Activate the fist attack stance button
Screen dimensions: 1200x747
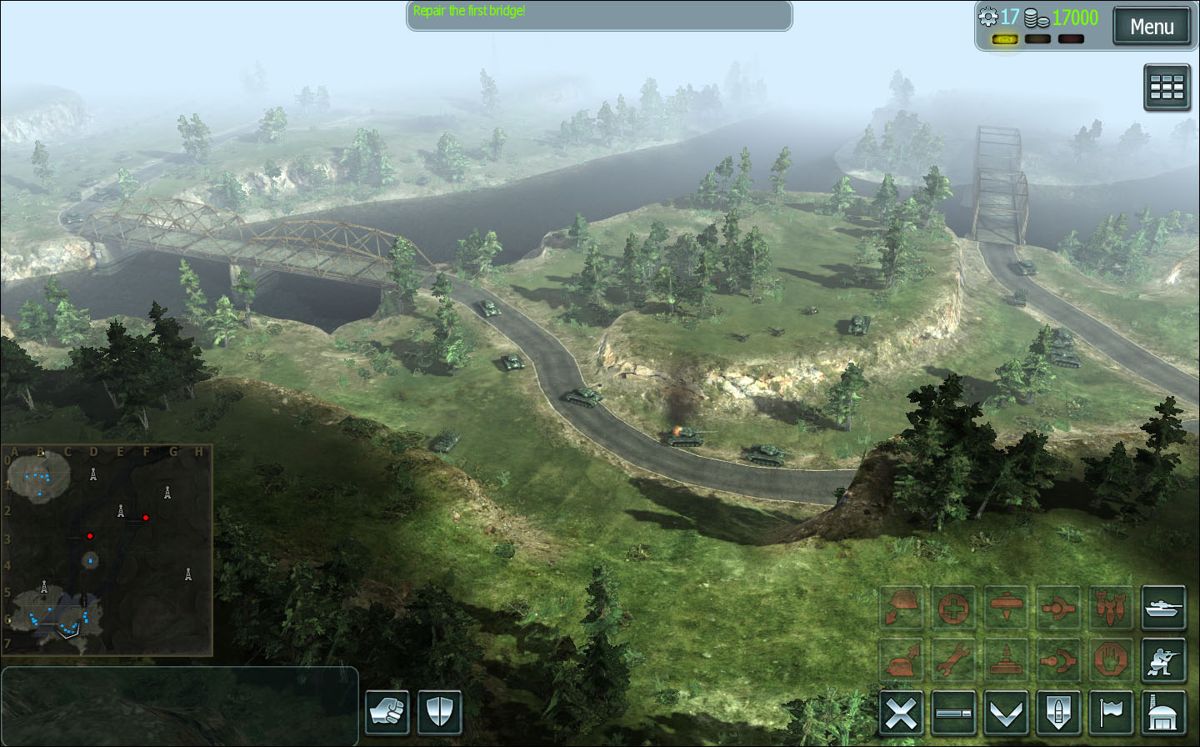click(x=387, y=712)
